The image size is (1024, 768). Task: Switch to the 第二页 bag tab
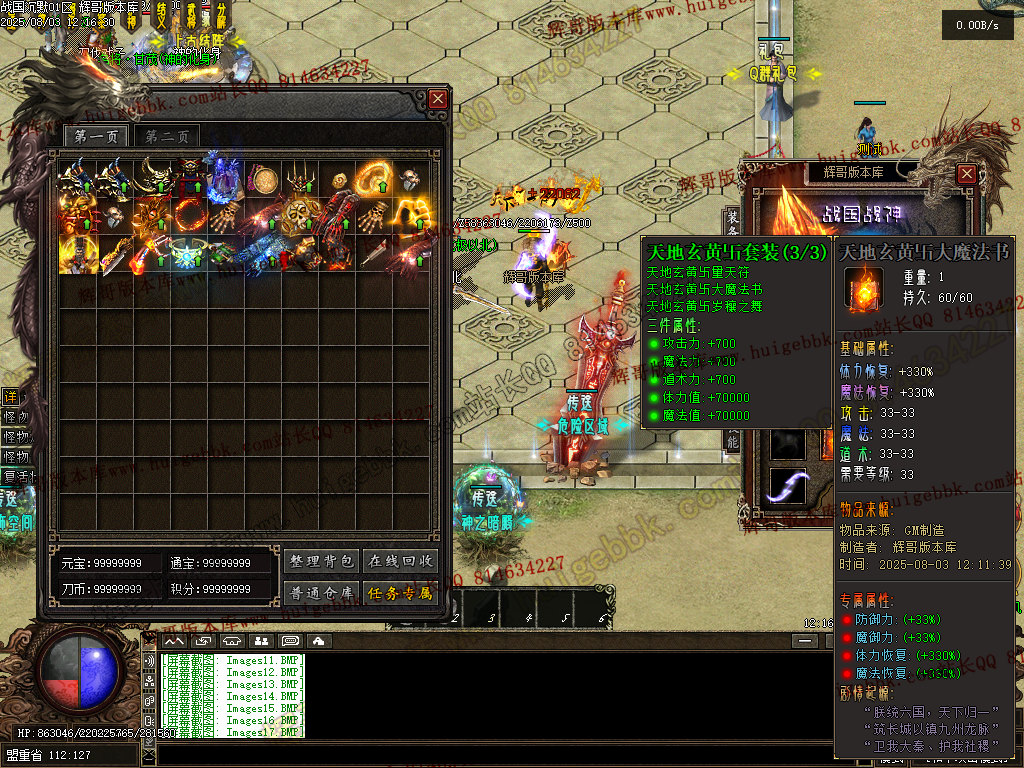[167, 137]
